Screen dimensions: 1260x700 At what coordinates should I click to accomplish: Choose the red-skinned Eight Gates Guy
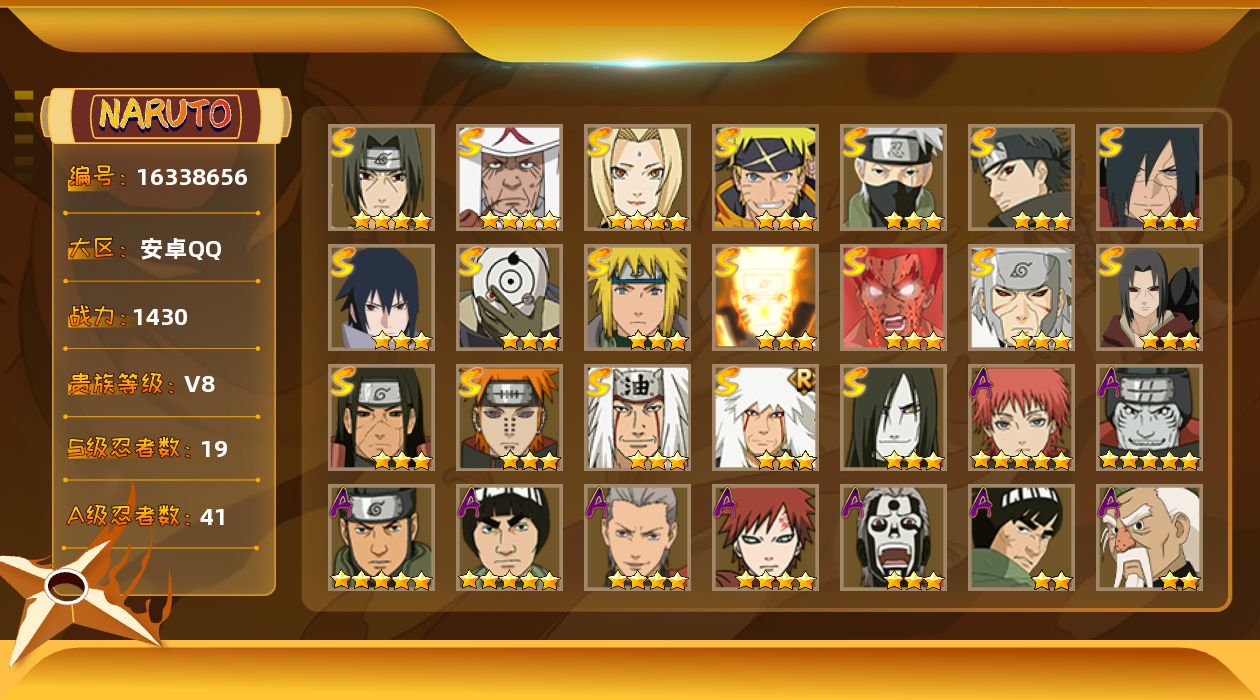click(893, 298)
